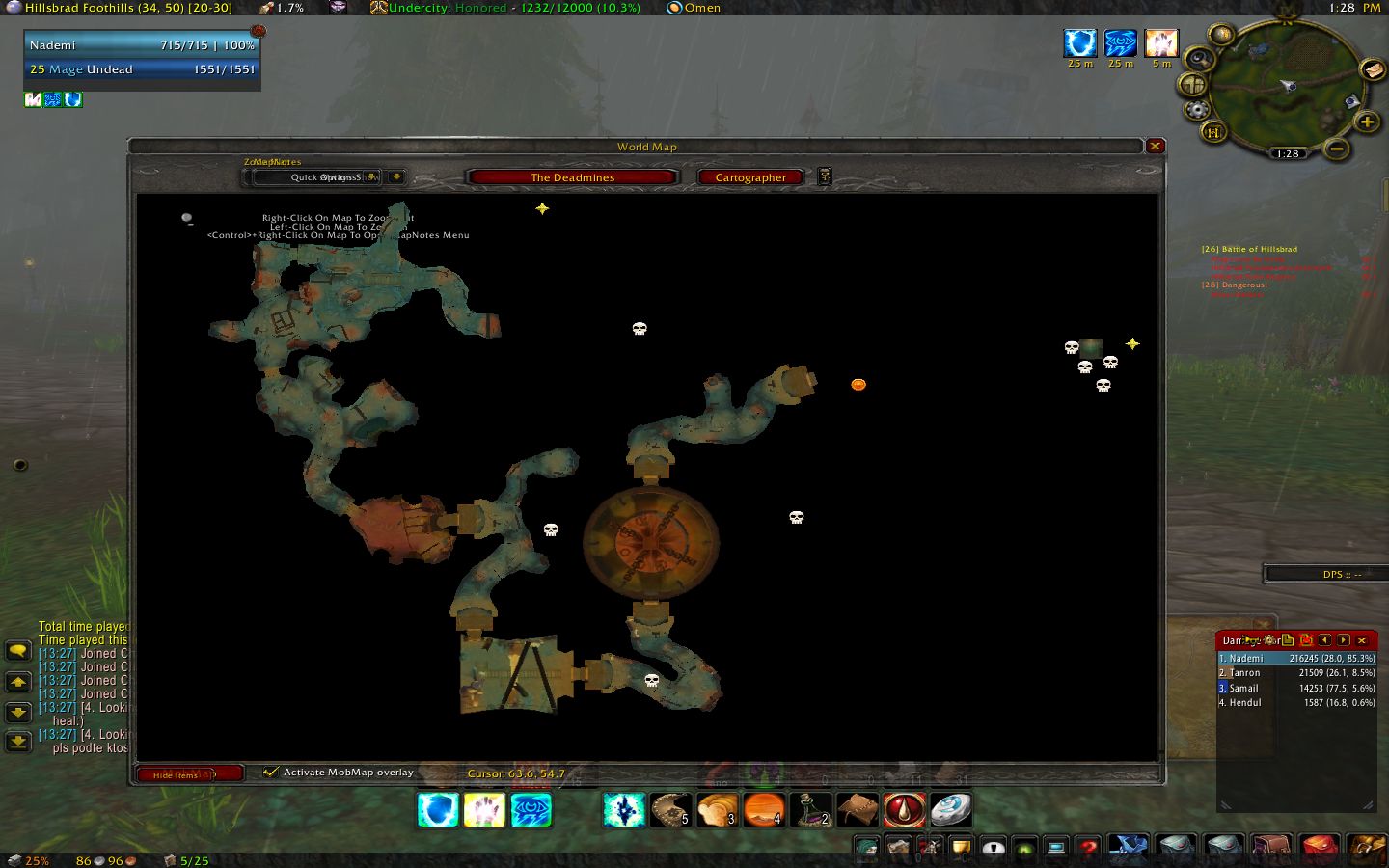Viewport: 1389px width, 868px height.
Task: Eat the bread stack on the action bar
Action: pos(717,810)
